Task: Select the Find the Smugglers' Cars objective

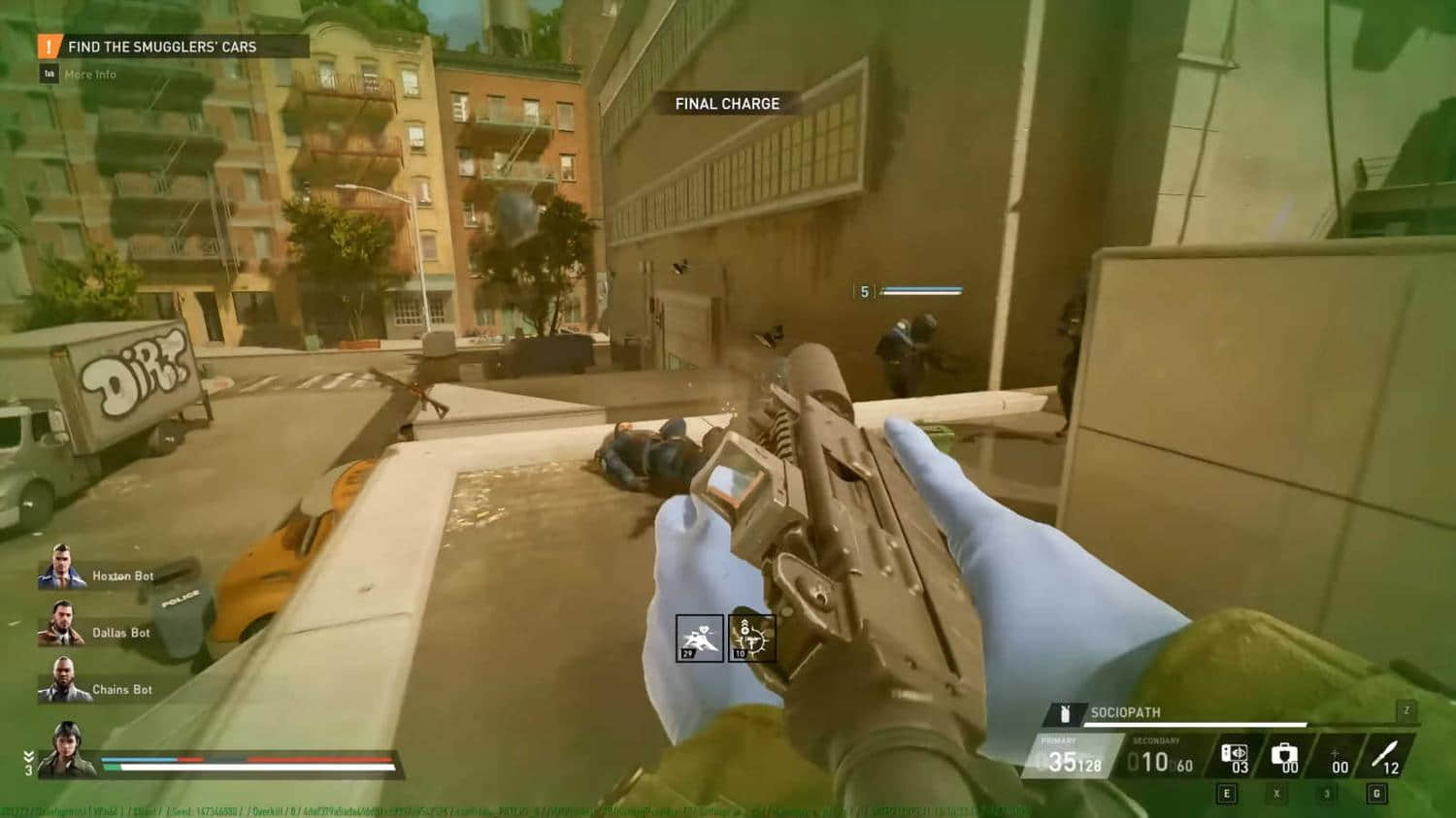Action: point(162,47)
